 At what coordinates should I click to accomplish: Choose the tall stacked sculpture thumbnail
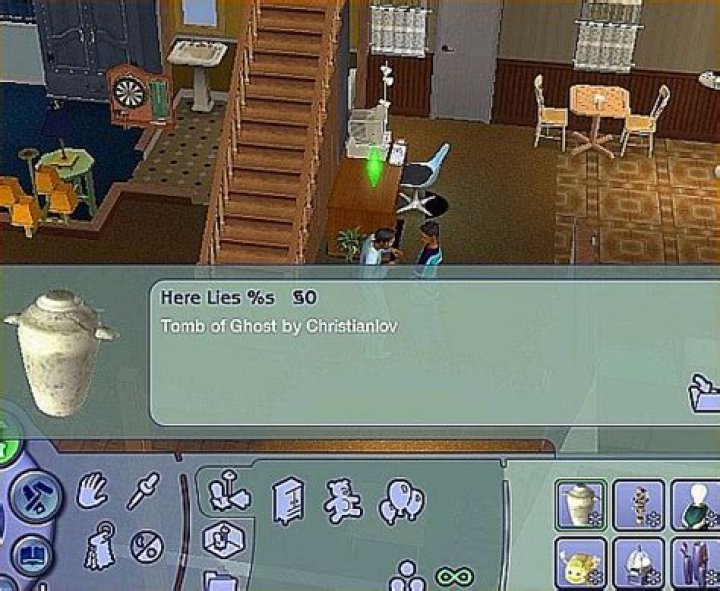639,505
